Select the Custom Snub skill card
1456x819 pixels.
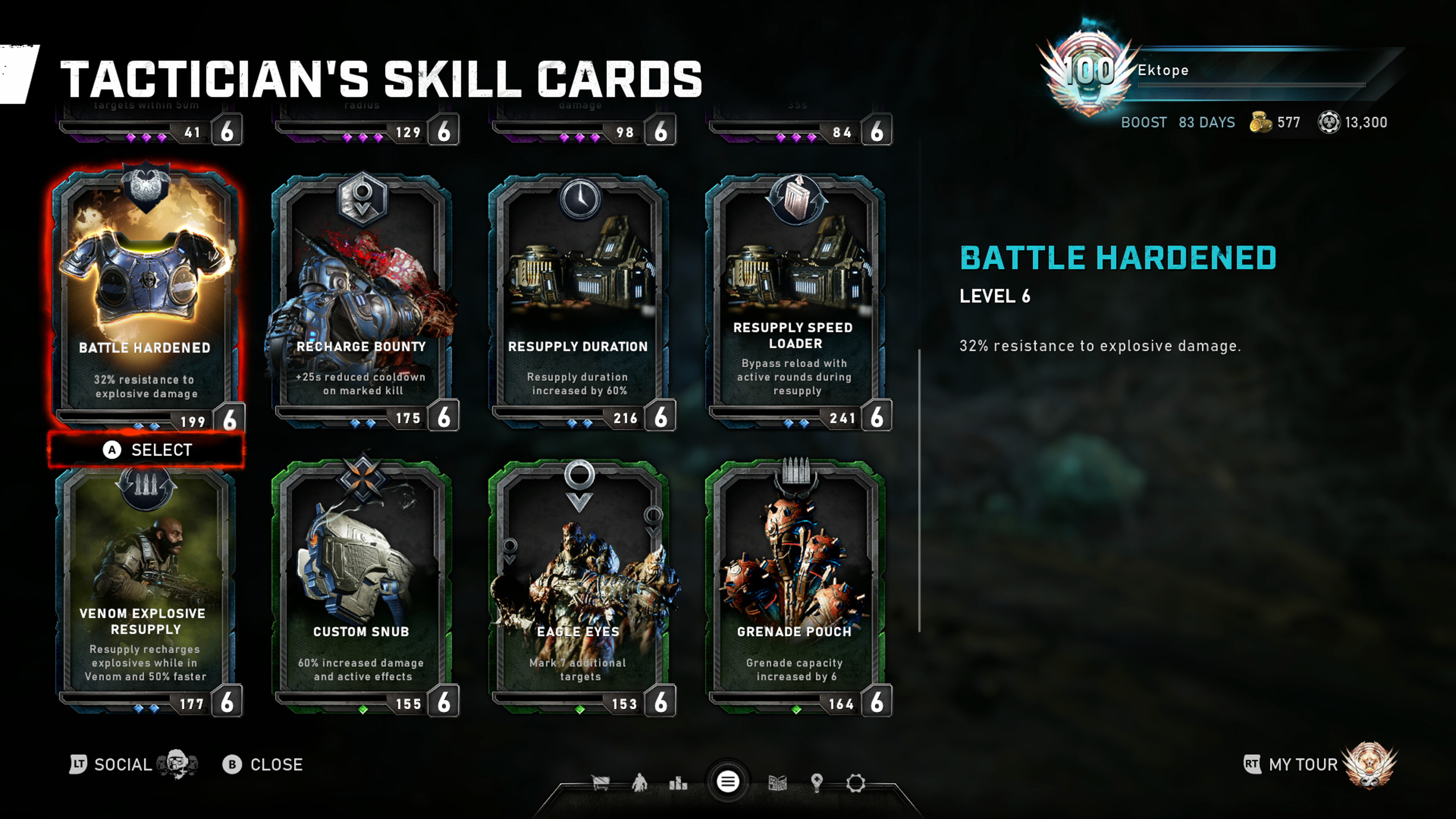362,588
